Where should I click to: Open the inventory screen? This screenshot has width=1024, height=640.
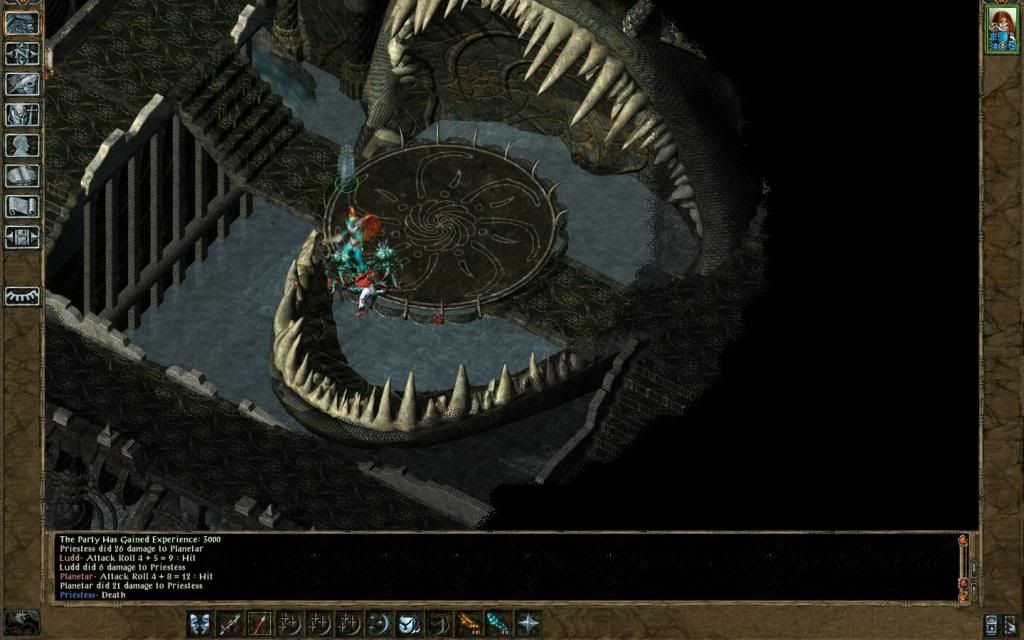click(22, 115)
